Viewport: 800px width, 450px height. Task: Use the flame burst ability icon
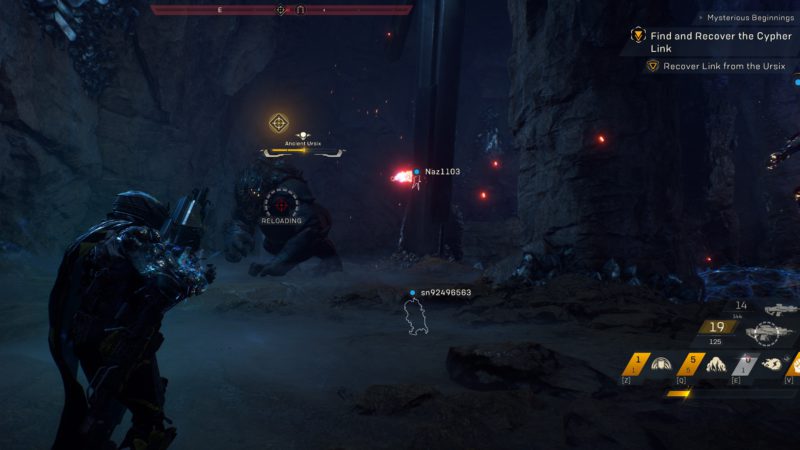[x=716, y=364]
